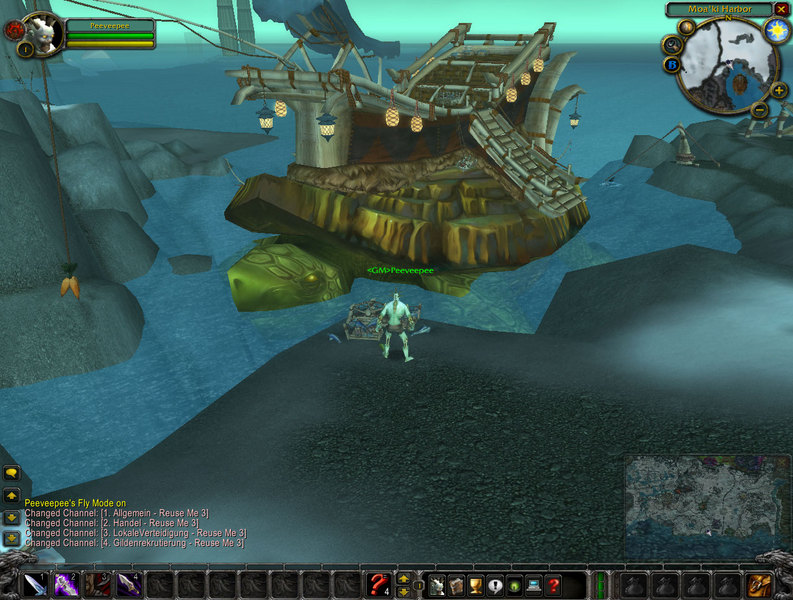Open the quest log exclamation mark button
The width and height of the screenshot is (793, 600).
(x=495, y=585)
